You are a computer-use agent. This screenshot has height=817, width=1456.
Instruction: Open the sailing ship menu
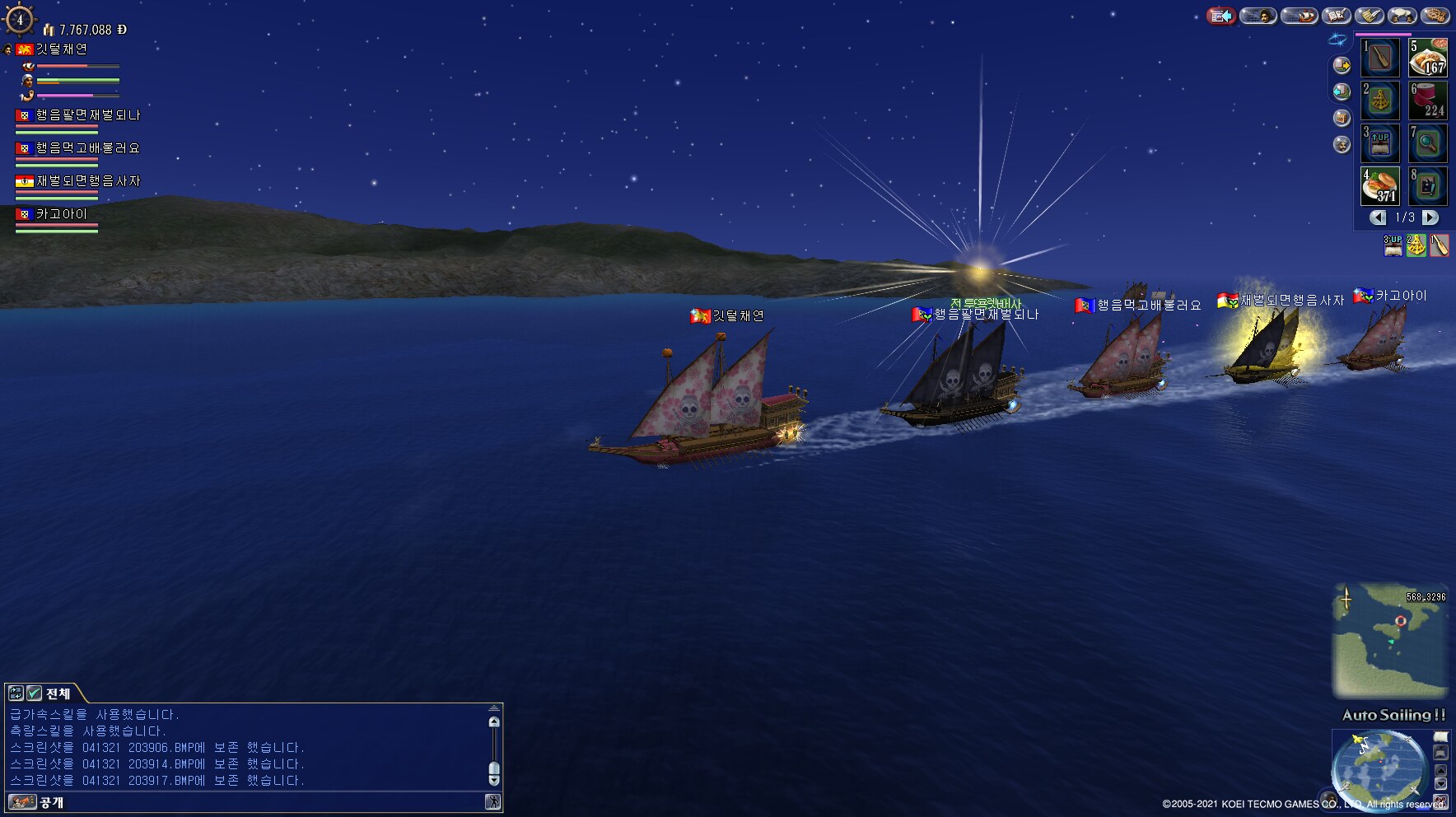pyautogui.click(x=1299, y=16)
